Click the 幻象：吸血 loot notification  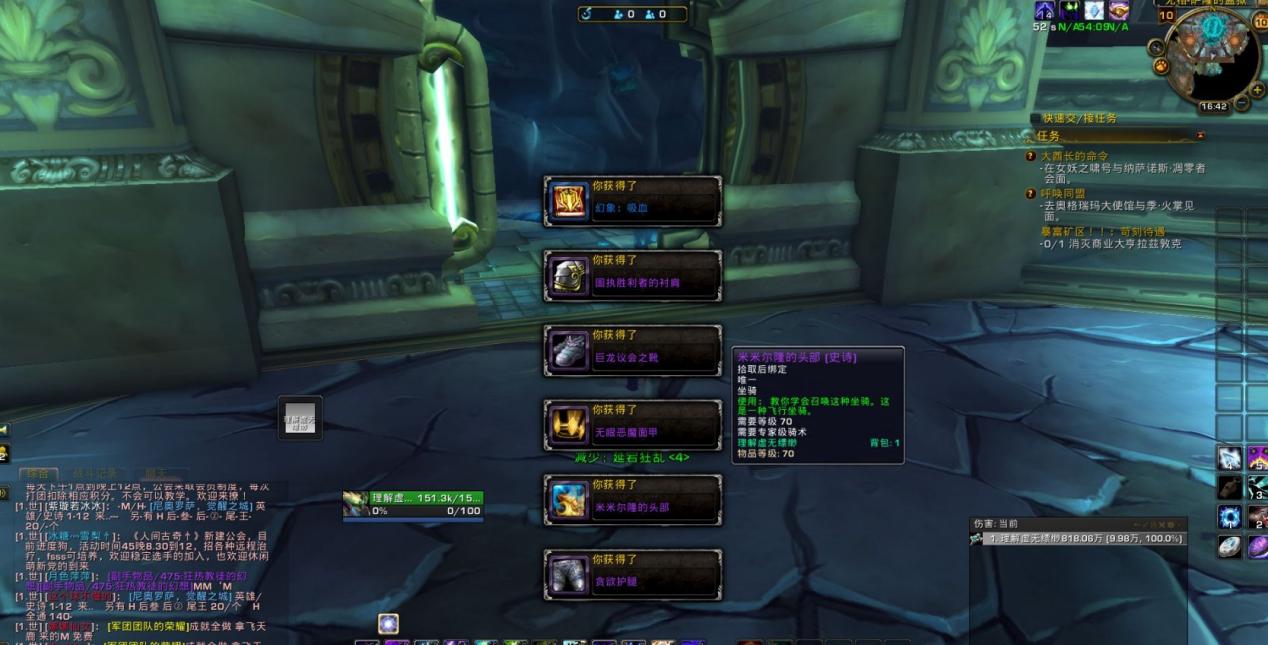(632, 201)
